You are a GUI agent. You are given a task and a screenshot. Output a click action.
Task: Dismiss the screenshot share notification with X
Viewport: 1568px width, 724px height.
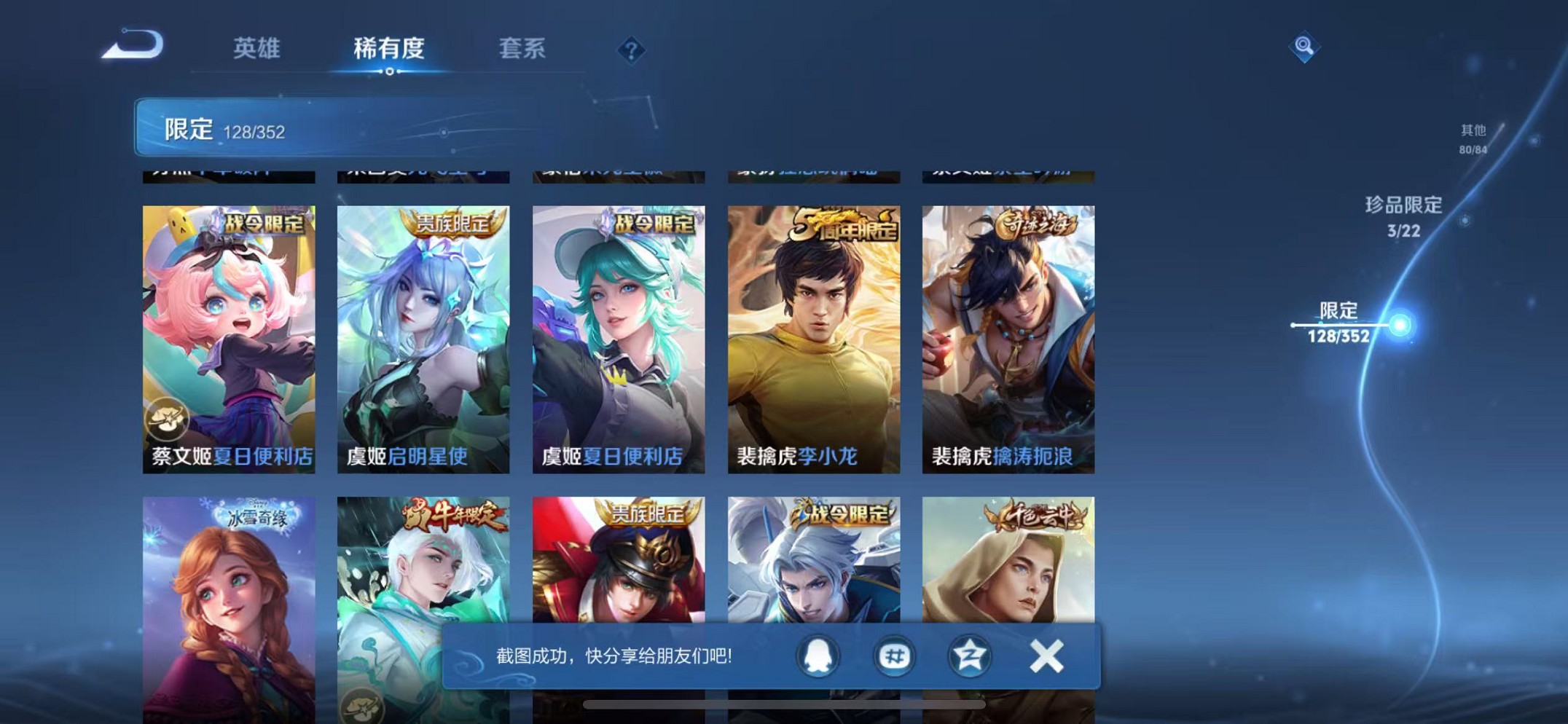pyautogui.click(x=1045, y=655)
